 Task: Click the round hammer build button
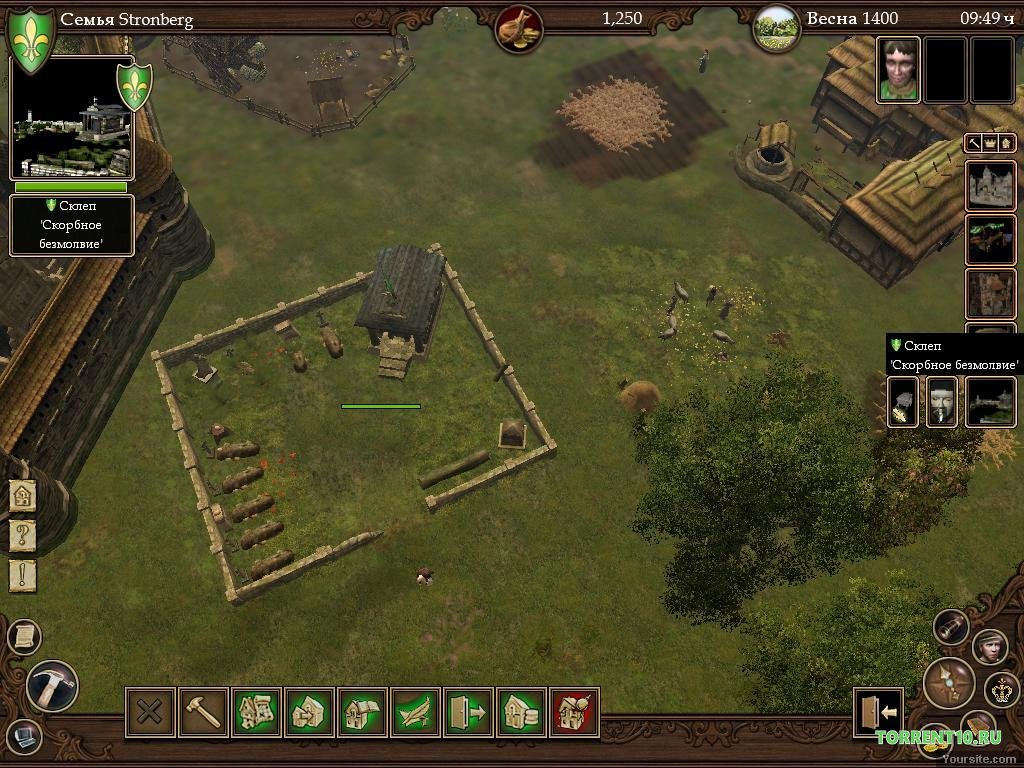52,686
